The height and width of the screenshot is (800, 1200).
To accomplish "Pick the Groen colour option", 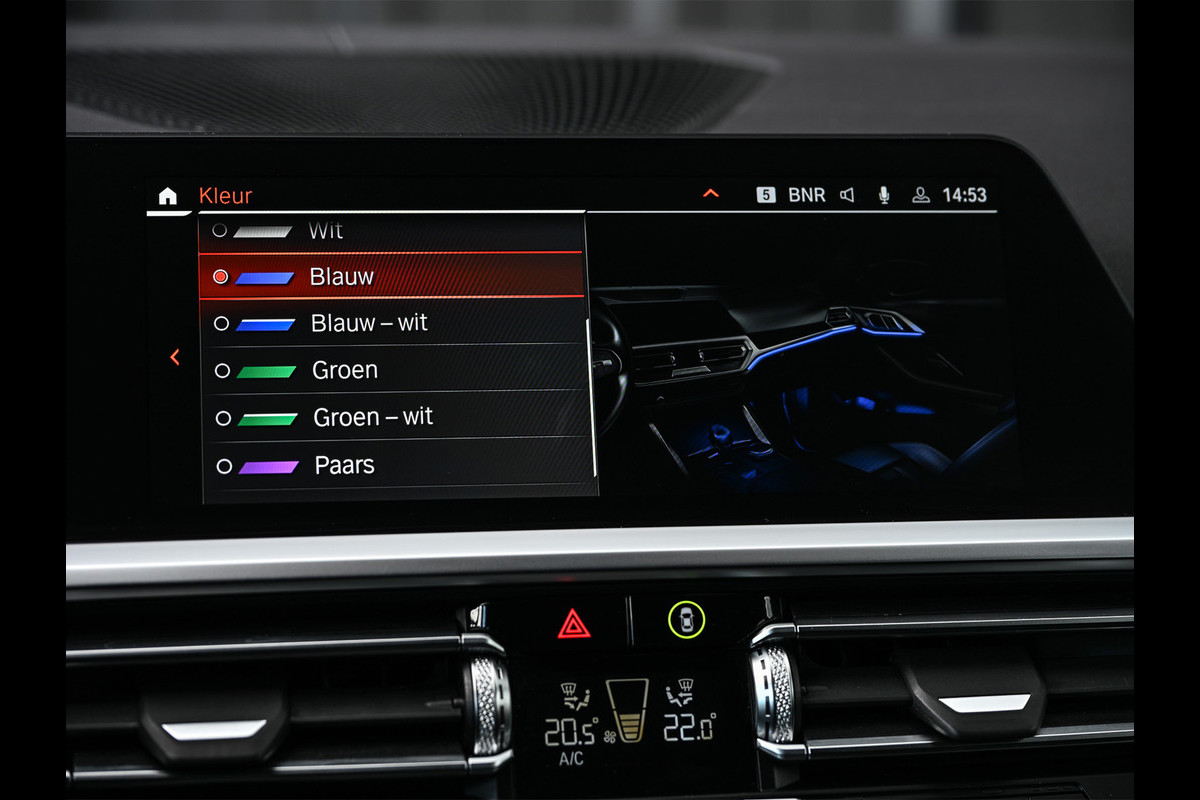I will coord(344,370).
